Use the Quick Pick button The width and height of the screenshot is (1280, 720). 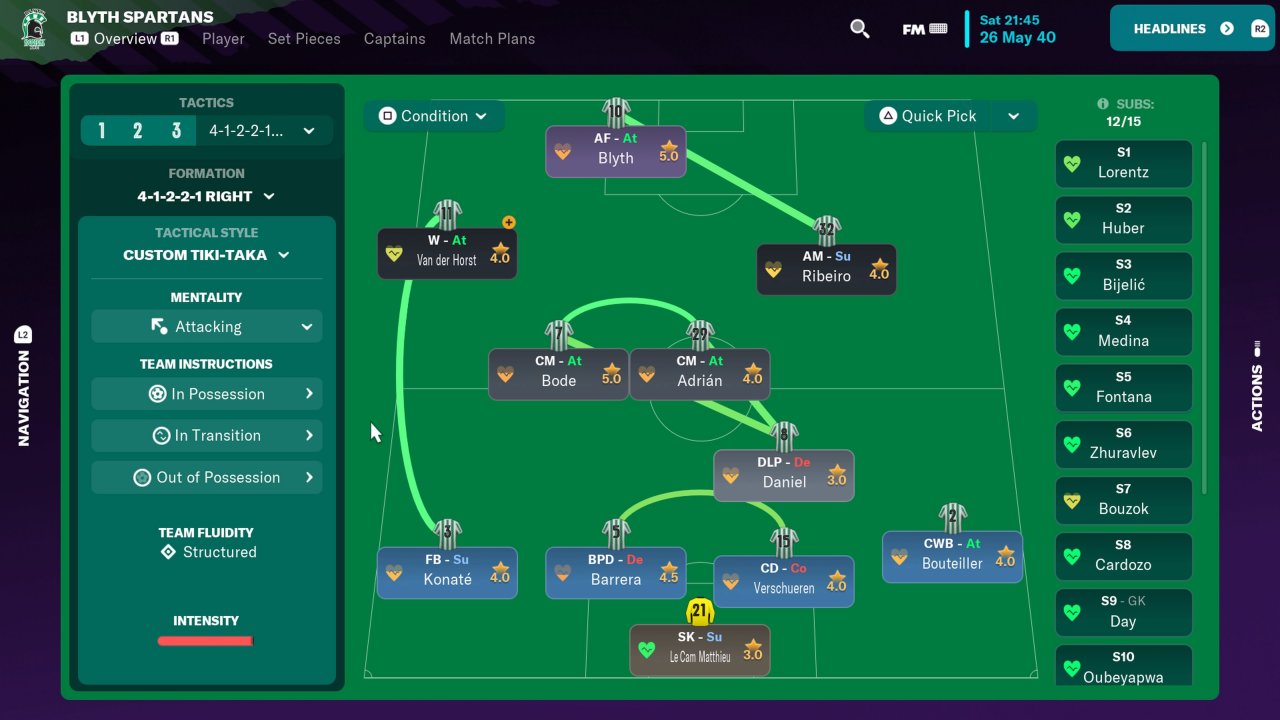[928, 116]
